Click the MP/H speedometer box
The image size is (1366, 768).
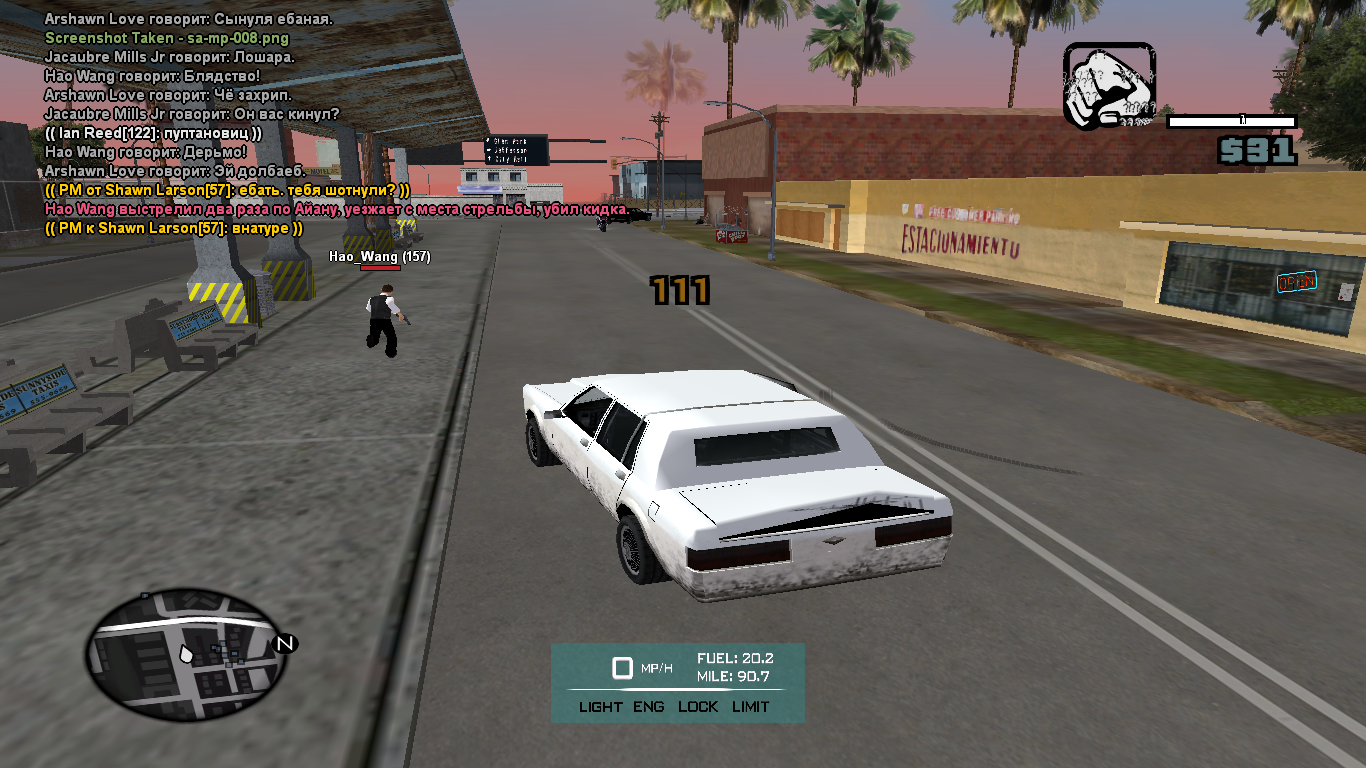coord(623,668)
